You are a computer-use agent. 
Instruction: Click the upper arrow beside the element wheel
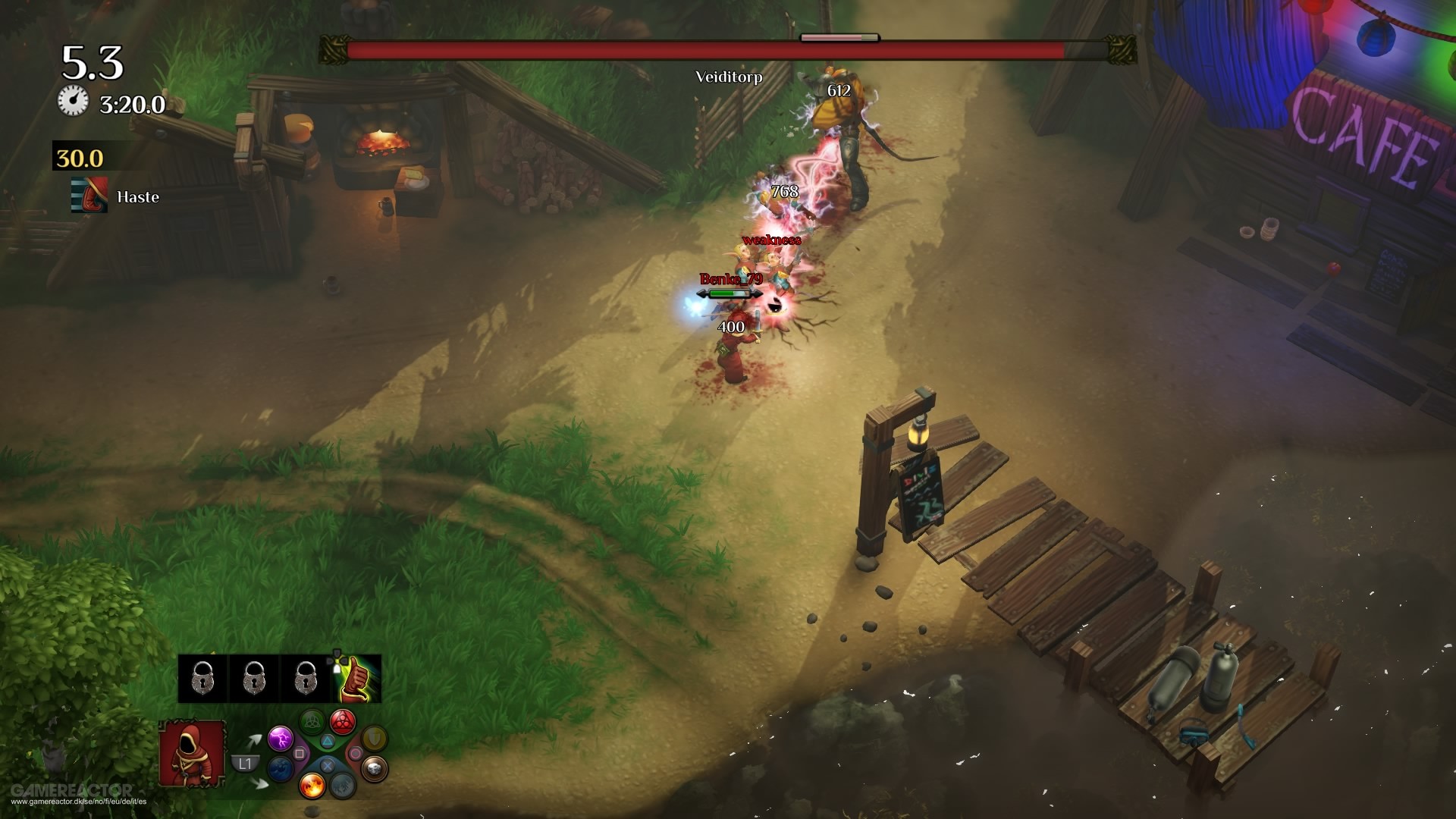[x=255, y=740]
